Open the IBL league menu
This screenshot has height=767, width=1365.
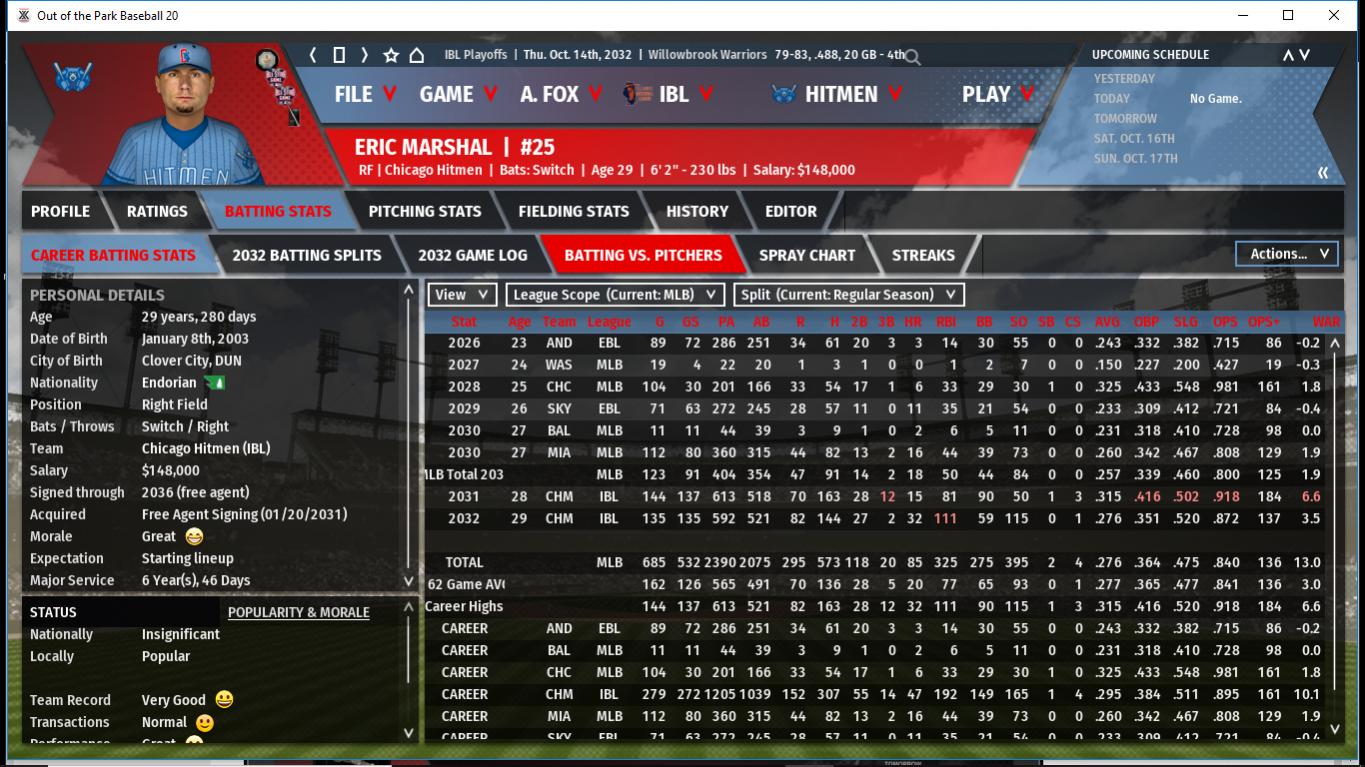pyautogui.click(x=668, y=94)
